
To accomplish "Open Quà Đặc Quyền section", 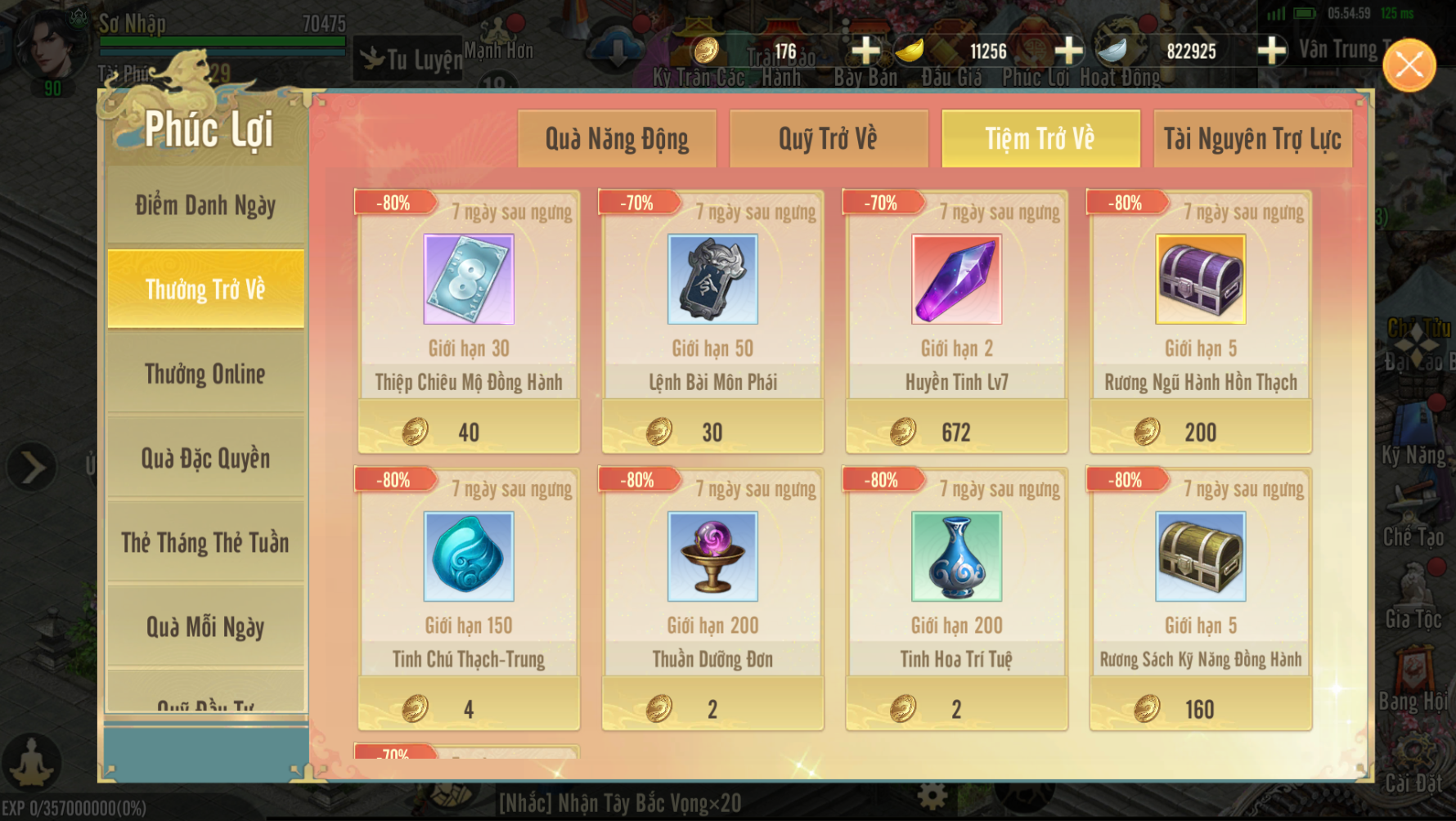I will click(x=205, y=458).
